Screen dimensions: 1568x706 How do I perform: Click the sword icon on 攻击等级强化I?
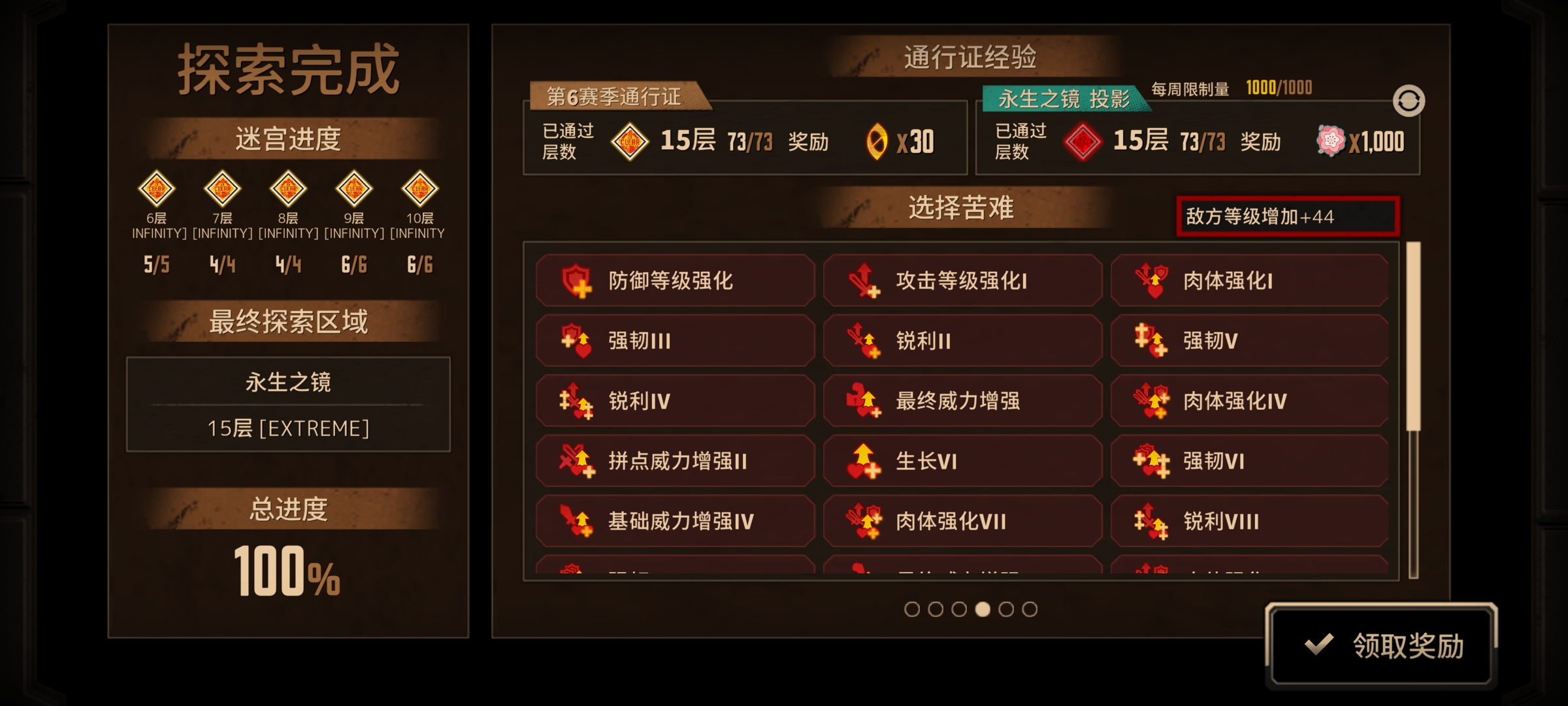[x=862, y=280]
